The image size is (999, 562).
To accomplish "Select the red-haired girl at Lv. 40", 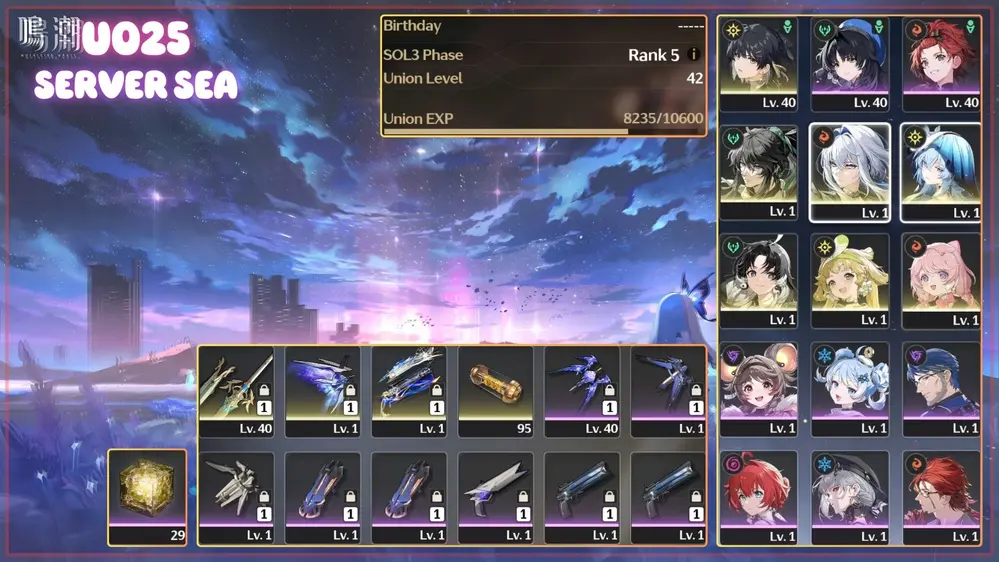I will pos(940,60).
